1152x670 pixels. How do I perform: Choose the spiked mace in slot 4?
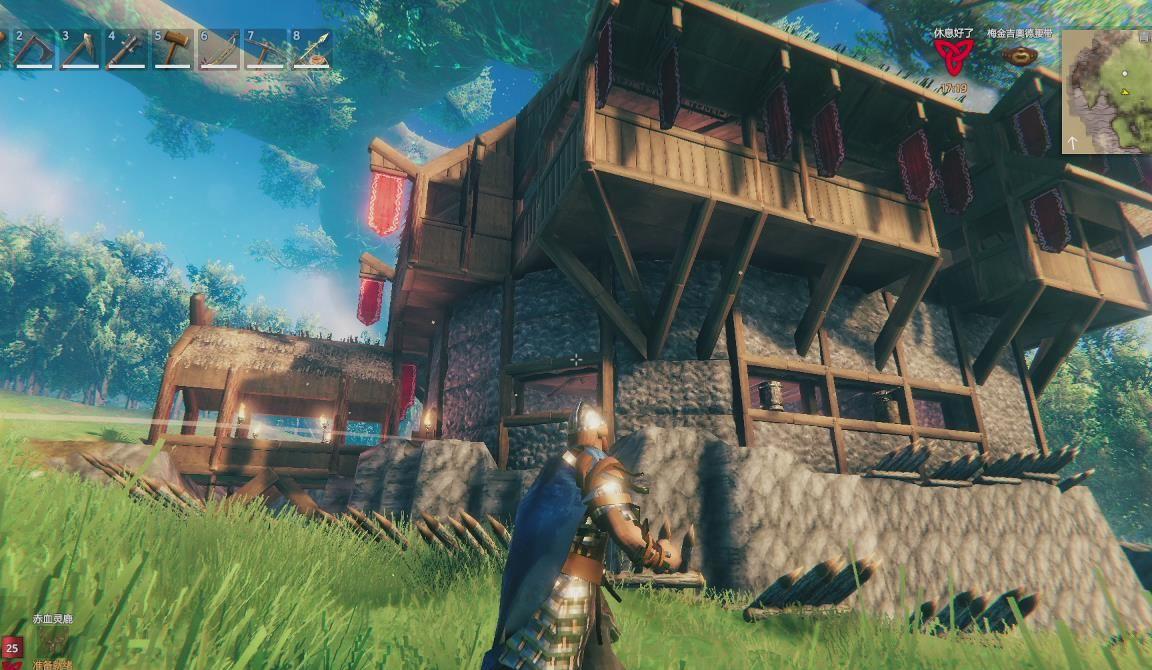(126, 49)
